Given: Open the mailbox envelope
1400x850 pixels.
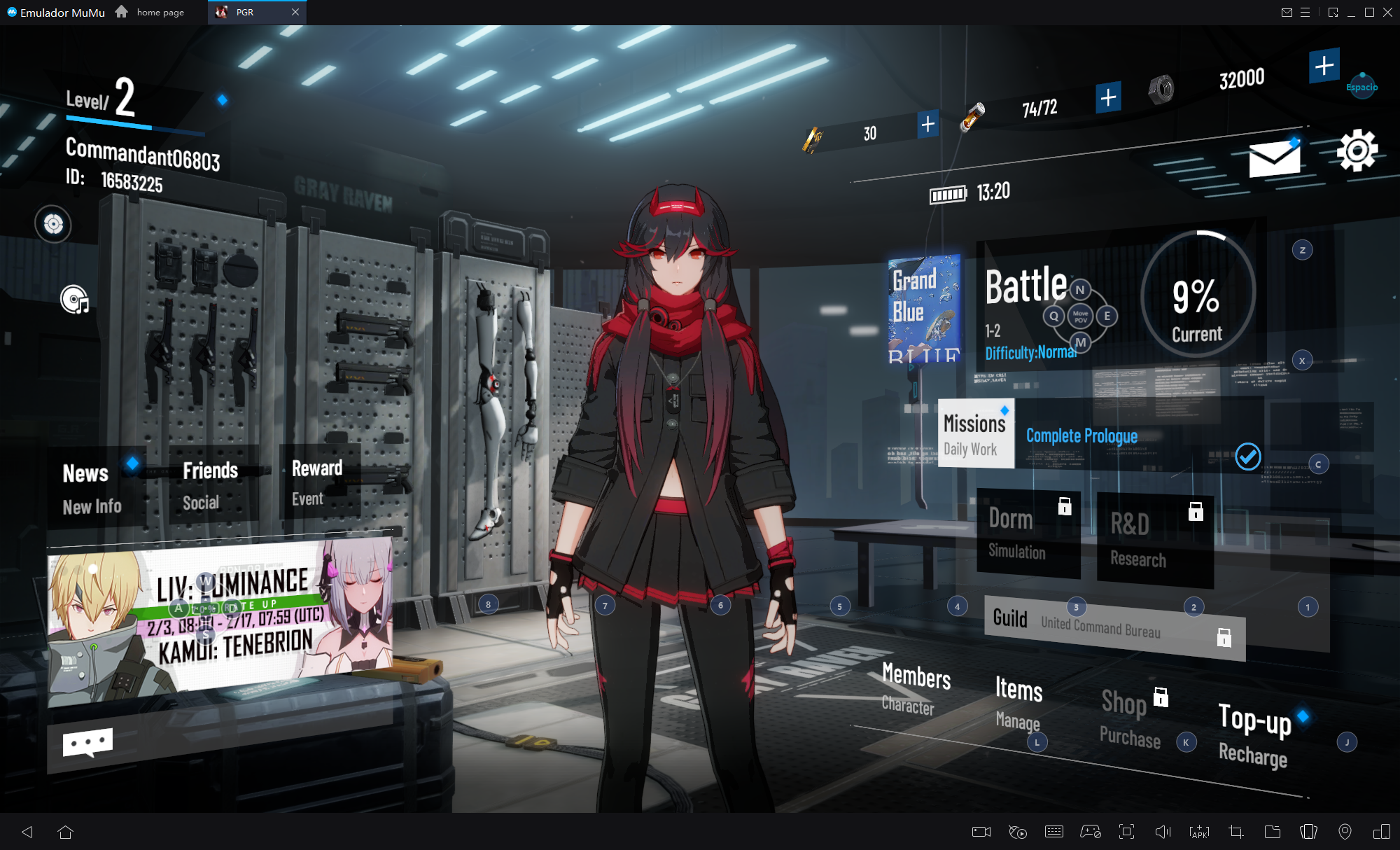Looking at the screenshot, I should pyautogui.click(x=1274, y=158).
